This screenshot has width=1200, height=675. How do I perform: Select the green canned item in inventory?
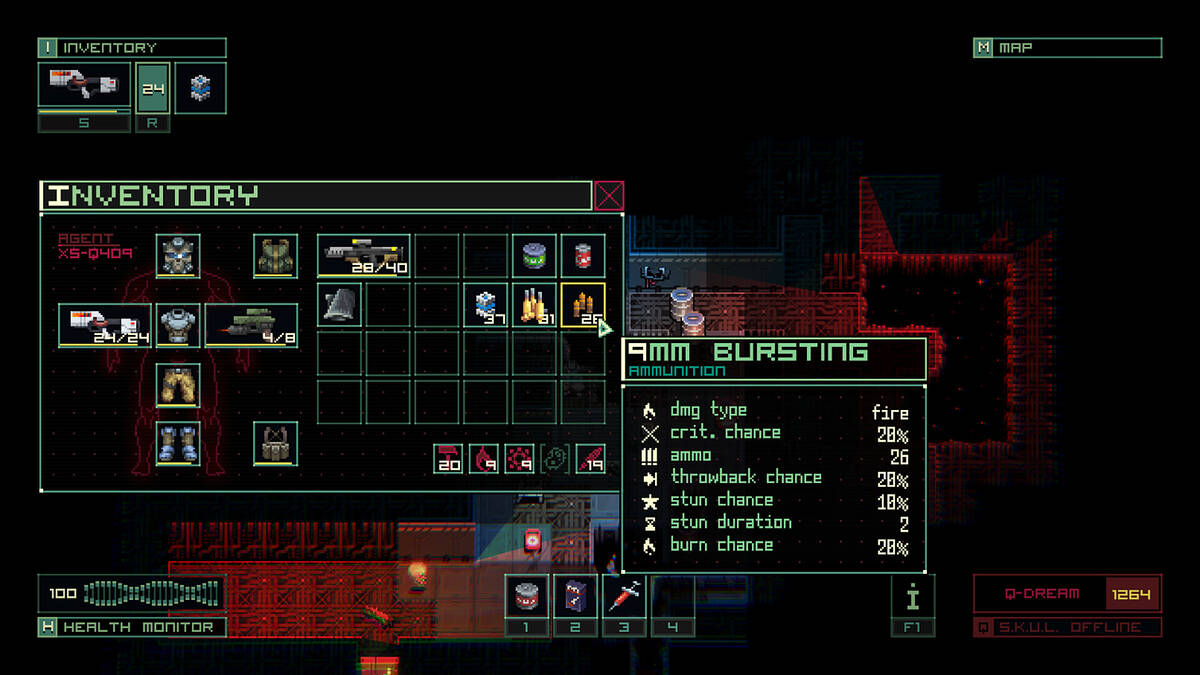534,256
